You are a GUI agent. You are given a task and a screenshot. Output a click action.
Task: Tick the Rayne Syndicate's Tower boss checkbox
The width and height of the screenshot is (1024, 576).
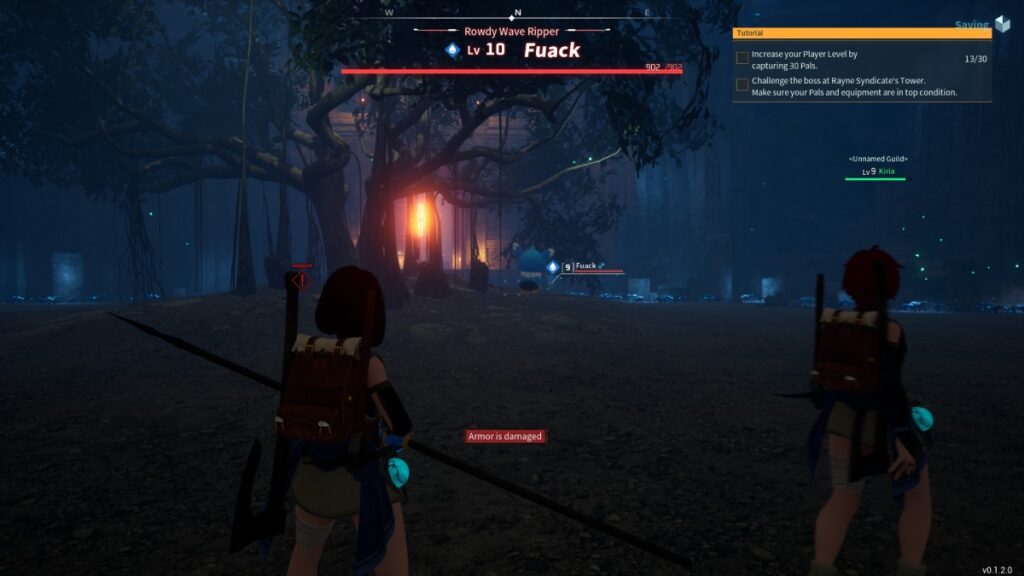(742, 85)
